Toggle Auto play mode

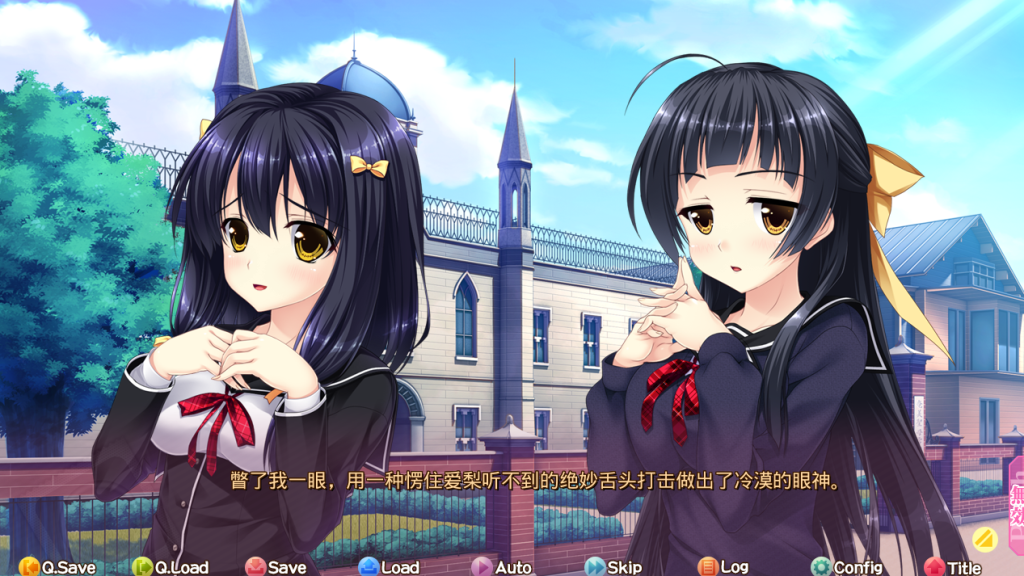[x=502, y=567]
